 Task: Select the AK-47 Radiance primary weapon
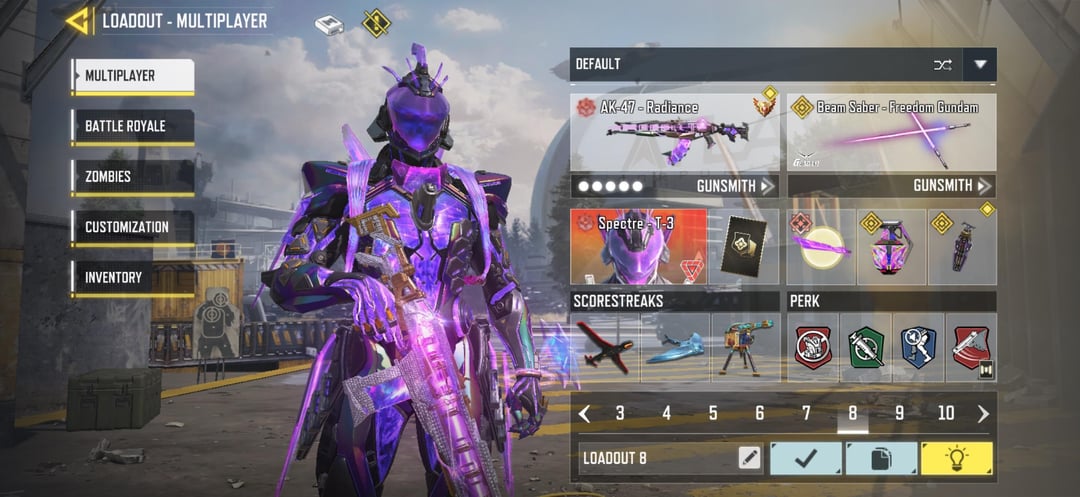click(675, 132)
